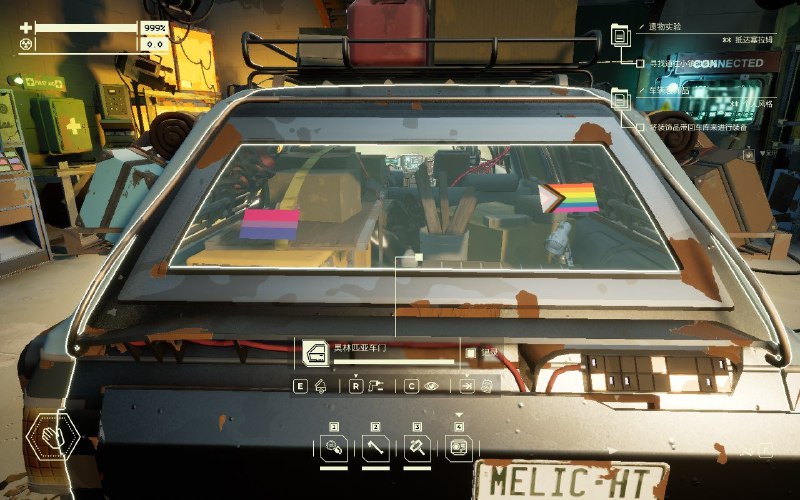Select the 奥林匹亚车门 car door icon
800x500 pixels.
pos(317,351)
